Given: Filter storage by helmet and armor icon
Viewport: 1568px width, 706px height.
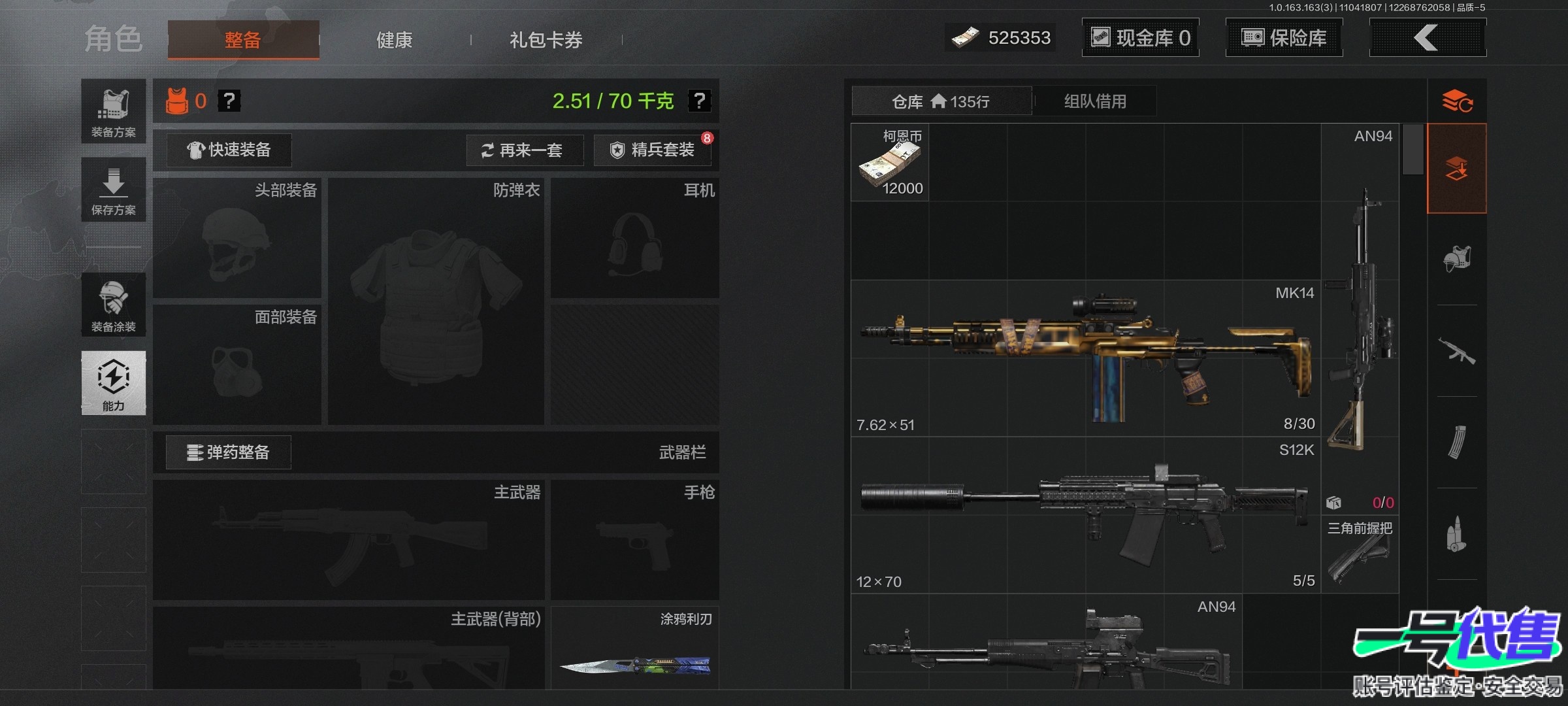Looking at the screenshot, I should pos(1457,259).
